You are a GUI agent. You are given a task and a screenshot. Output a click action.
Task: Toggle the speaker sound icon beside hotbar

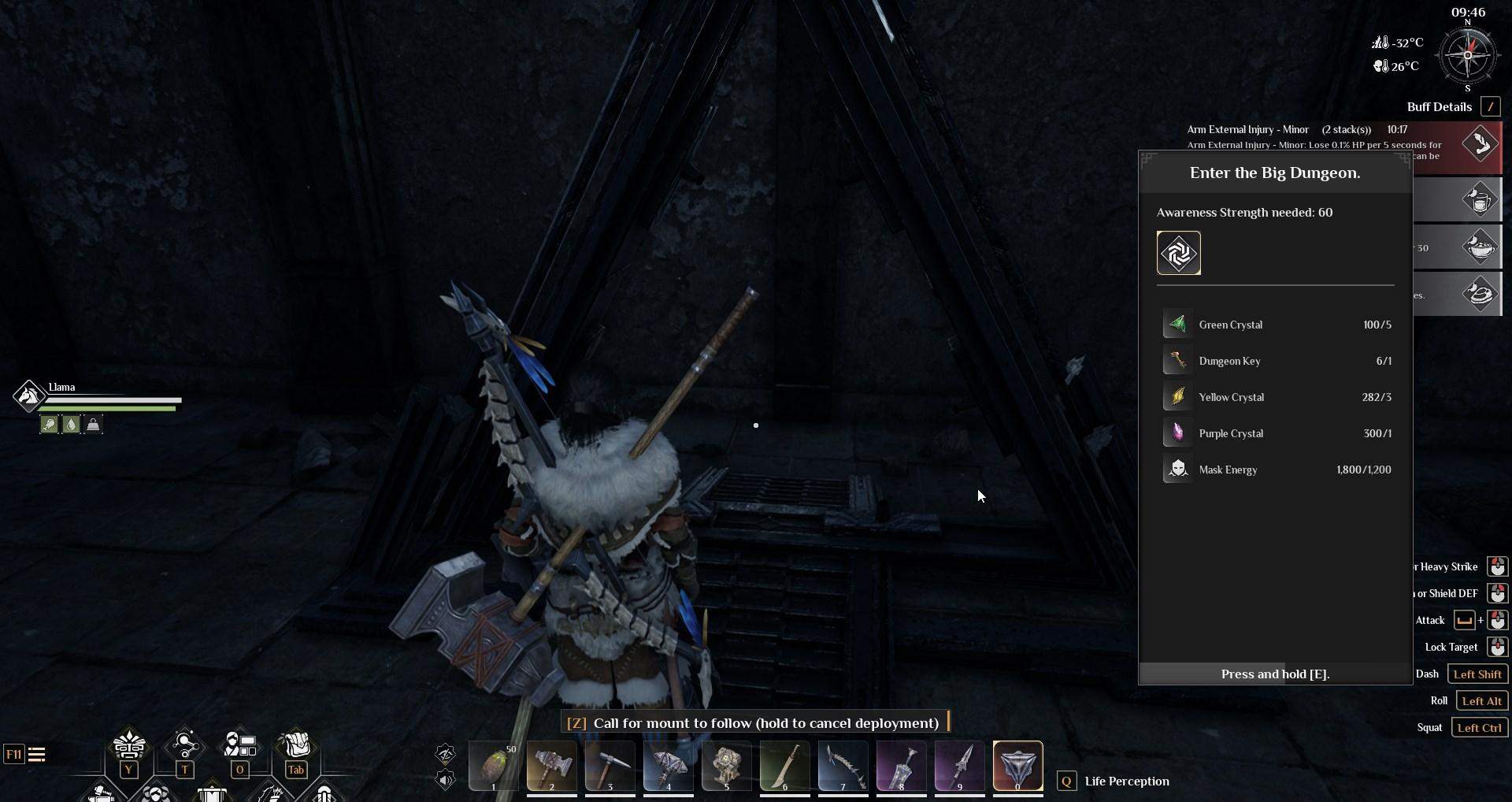[445, 780]
